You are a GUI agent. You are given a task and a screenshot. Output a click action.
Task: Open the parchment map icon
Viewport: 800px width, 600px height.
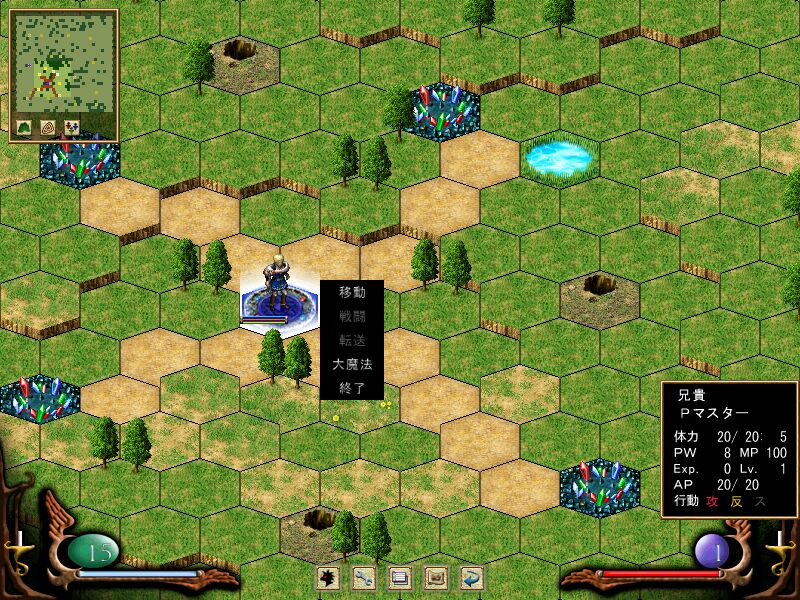436,577
